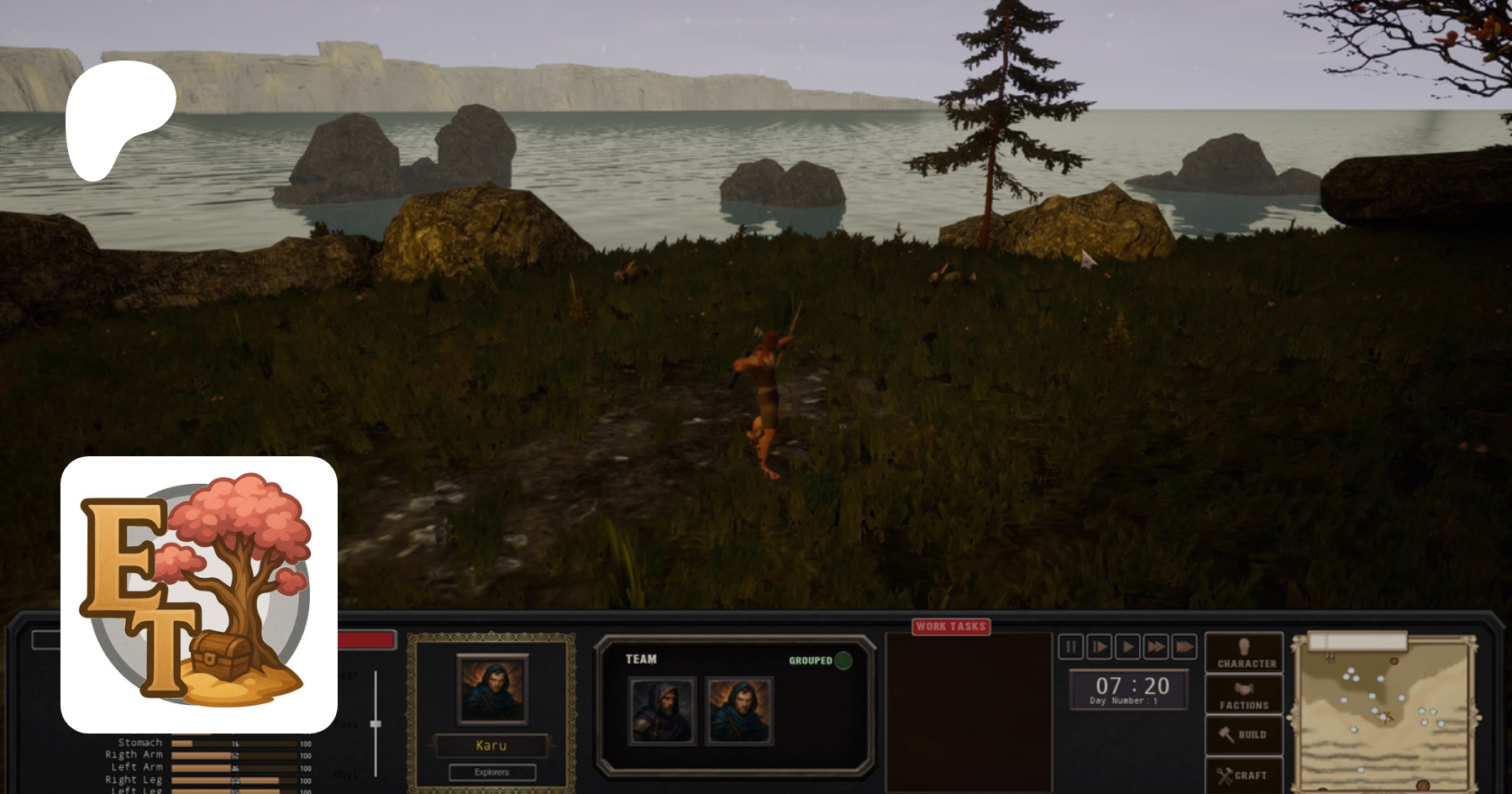Set game speed to triple fast-forward
Image resolution: width=1512 pixels, height=794 pixels.
[x=1184, y=647]
